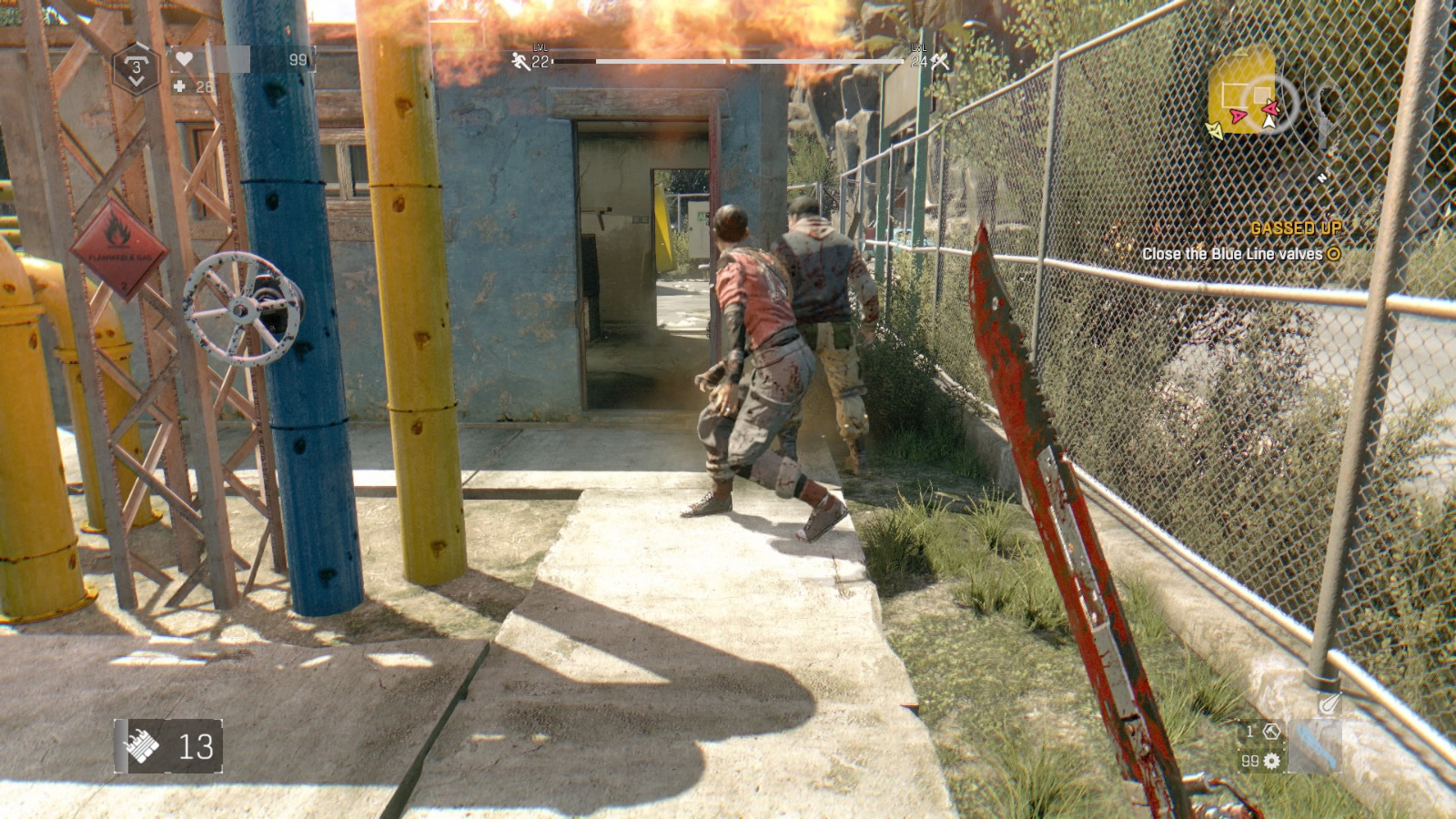Click the crossed-hammers icon beside LVL 24
Image resolution: width=1456 pixels, height=819 pixels.
(x=941, y=62)
